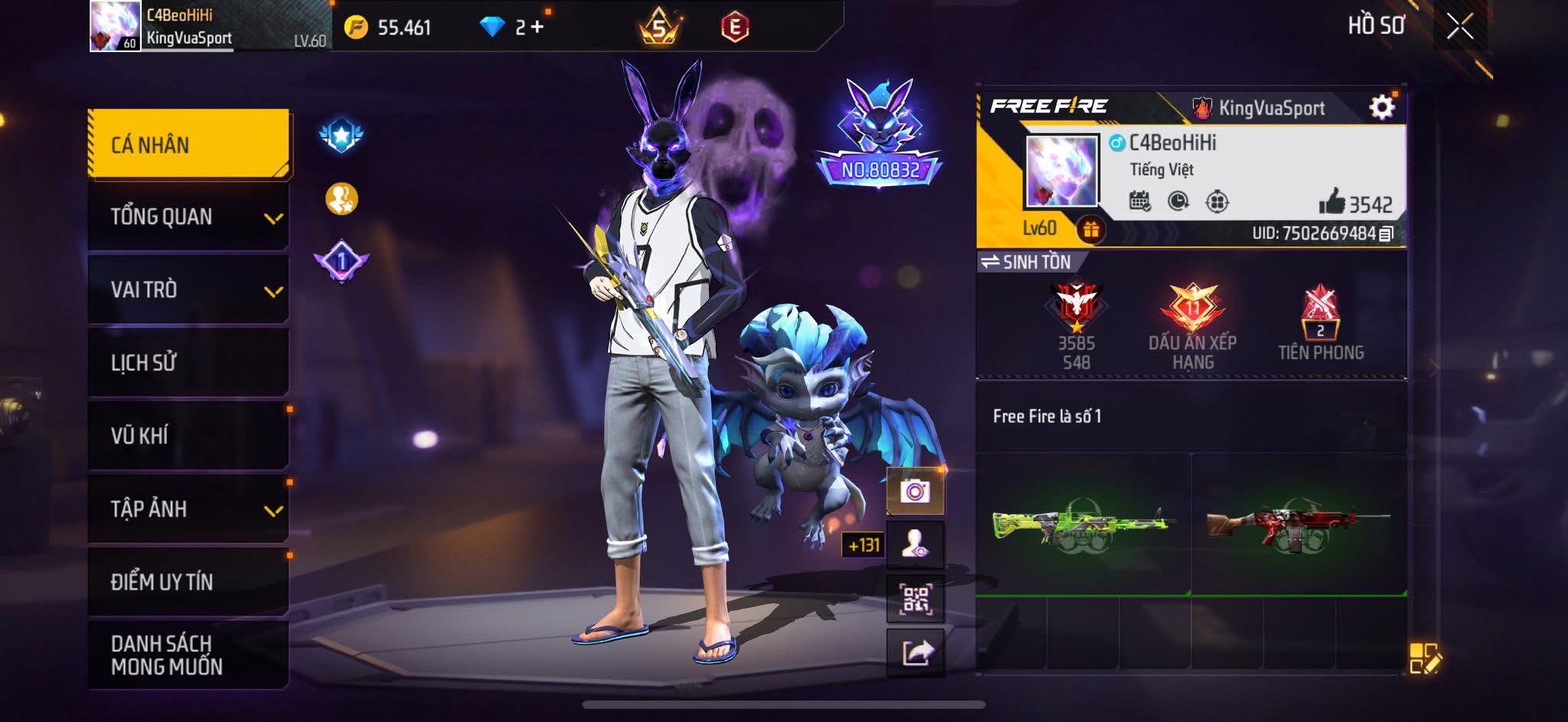Viewport: 1568px width, 722px height.
Task: Click the yellow edit layout icon
Action: [x=1424, y=658]
